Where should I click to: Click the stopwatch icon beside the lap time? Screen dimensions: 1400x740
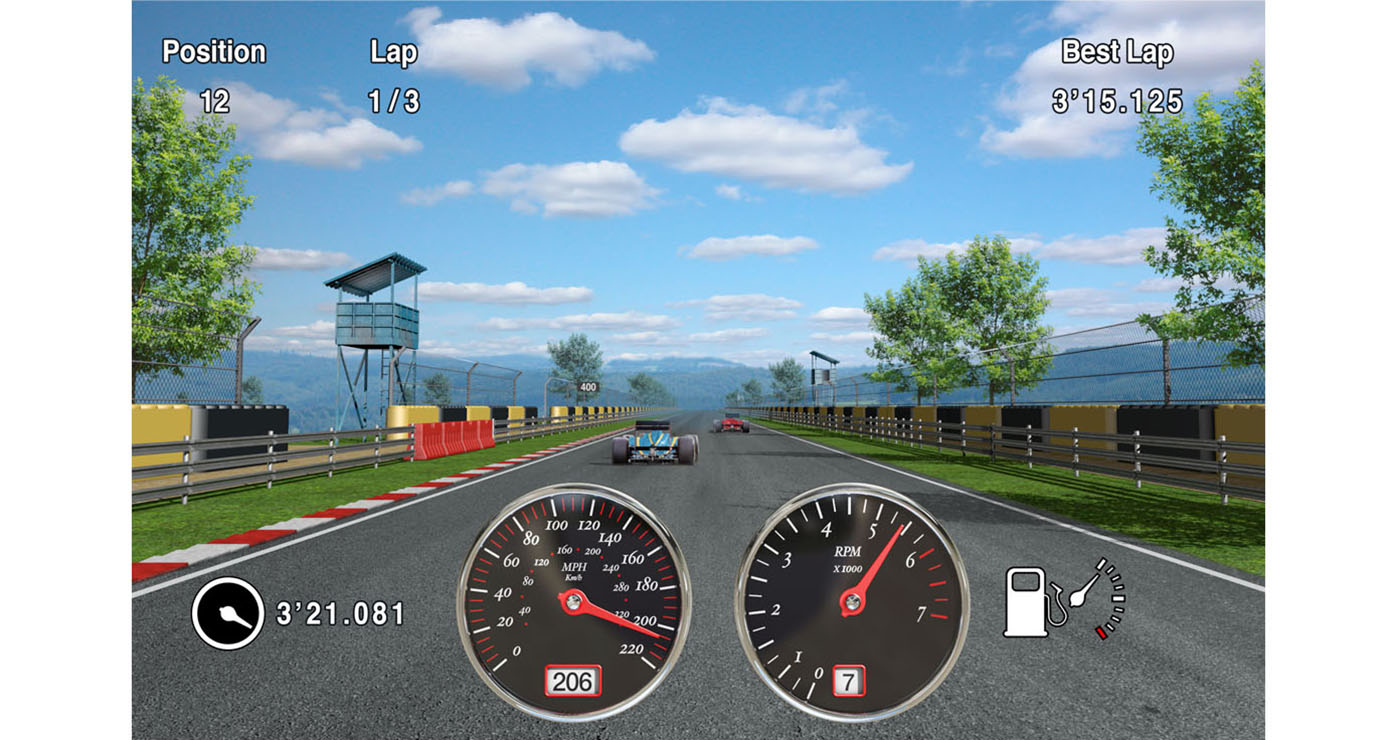point(228,613)
